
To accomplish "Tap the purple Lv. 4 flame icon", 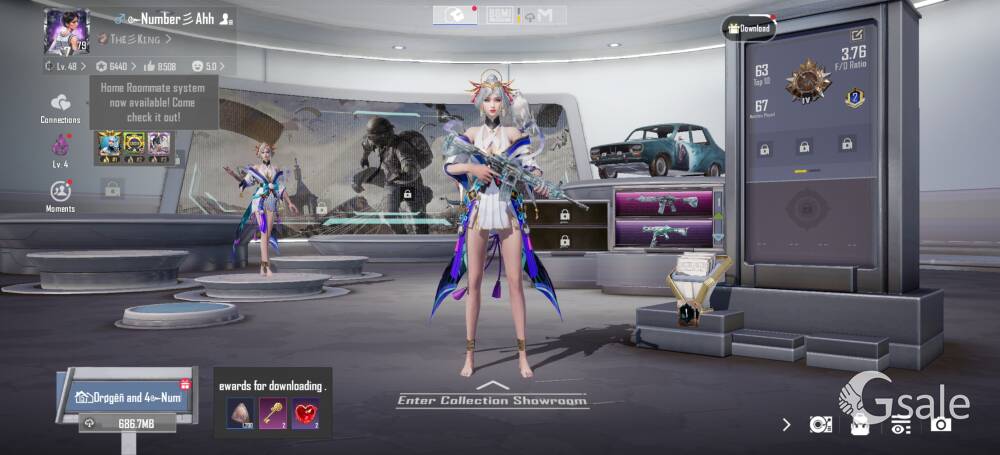I will 60,149.
